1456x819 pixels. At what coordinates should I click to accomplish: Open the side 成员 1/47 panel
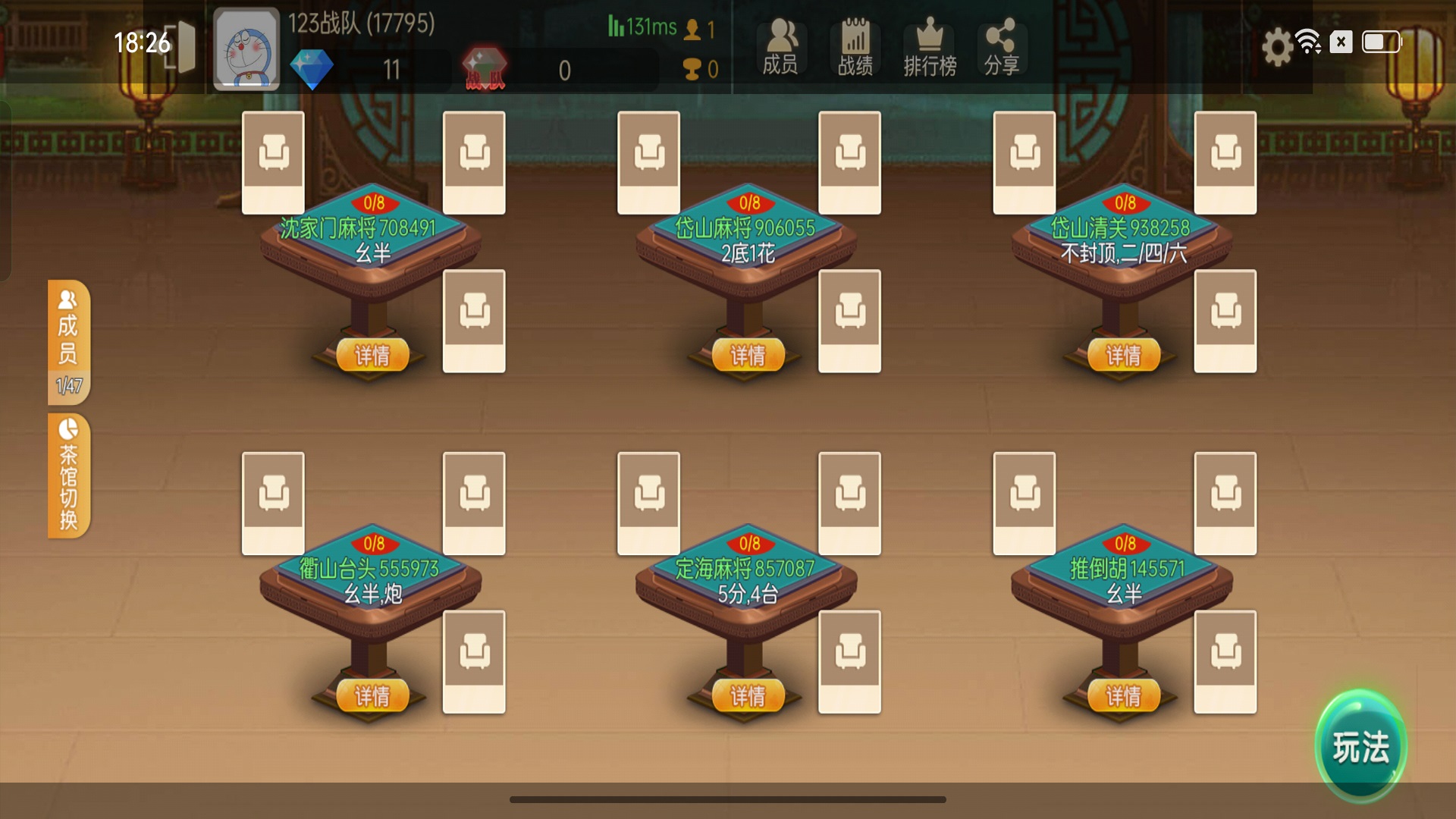pos(68,341)
